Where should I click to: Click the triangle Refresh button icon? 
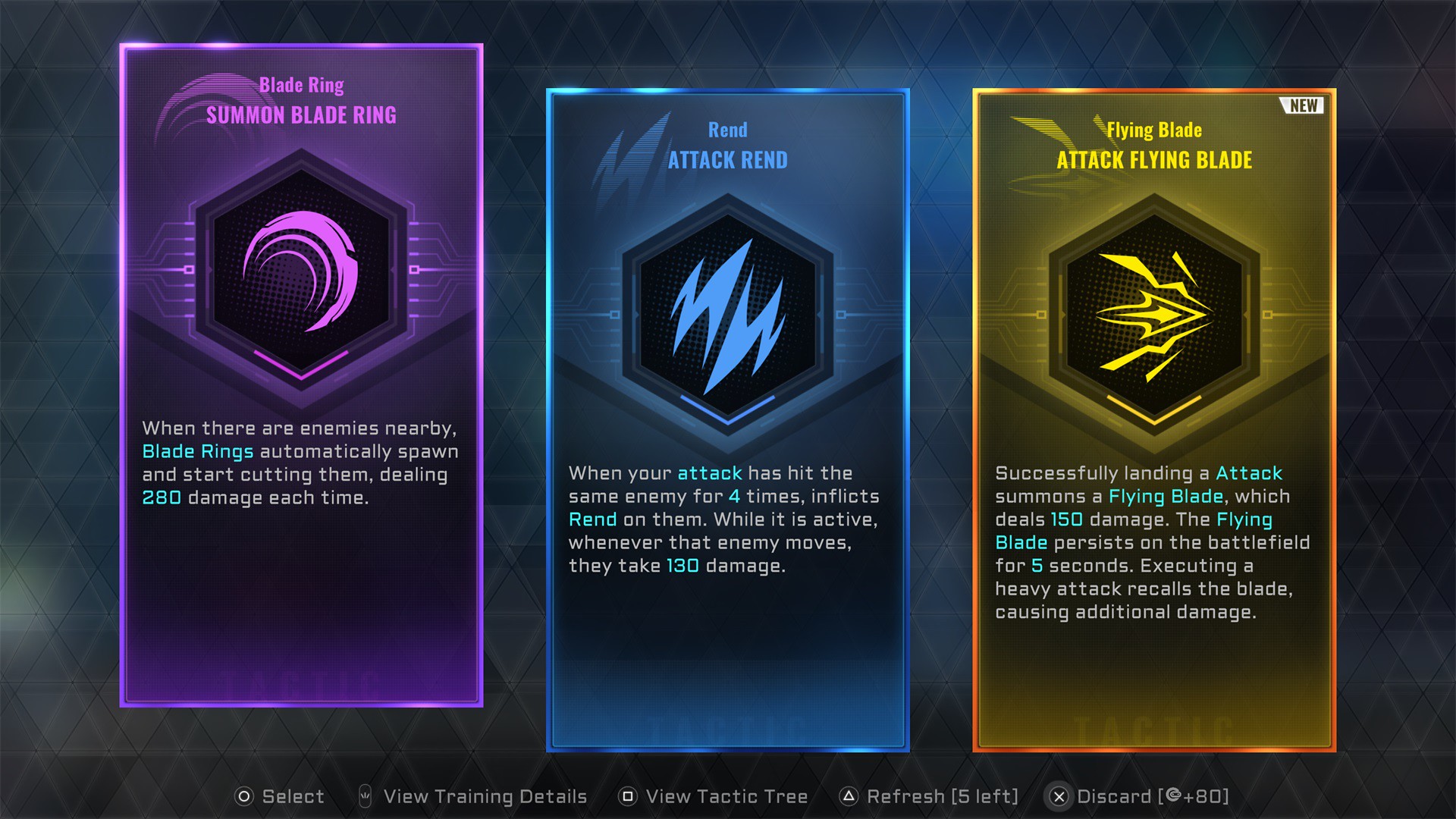click(848, 796)
